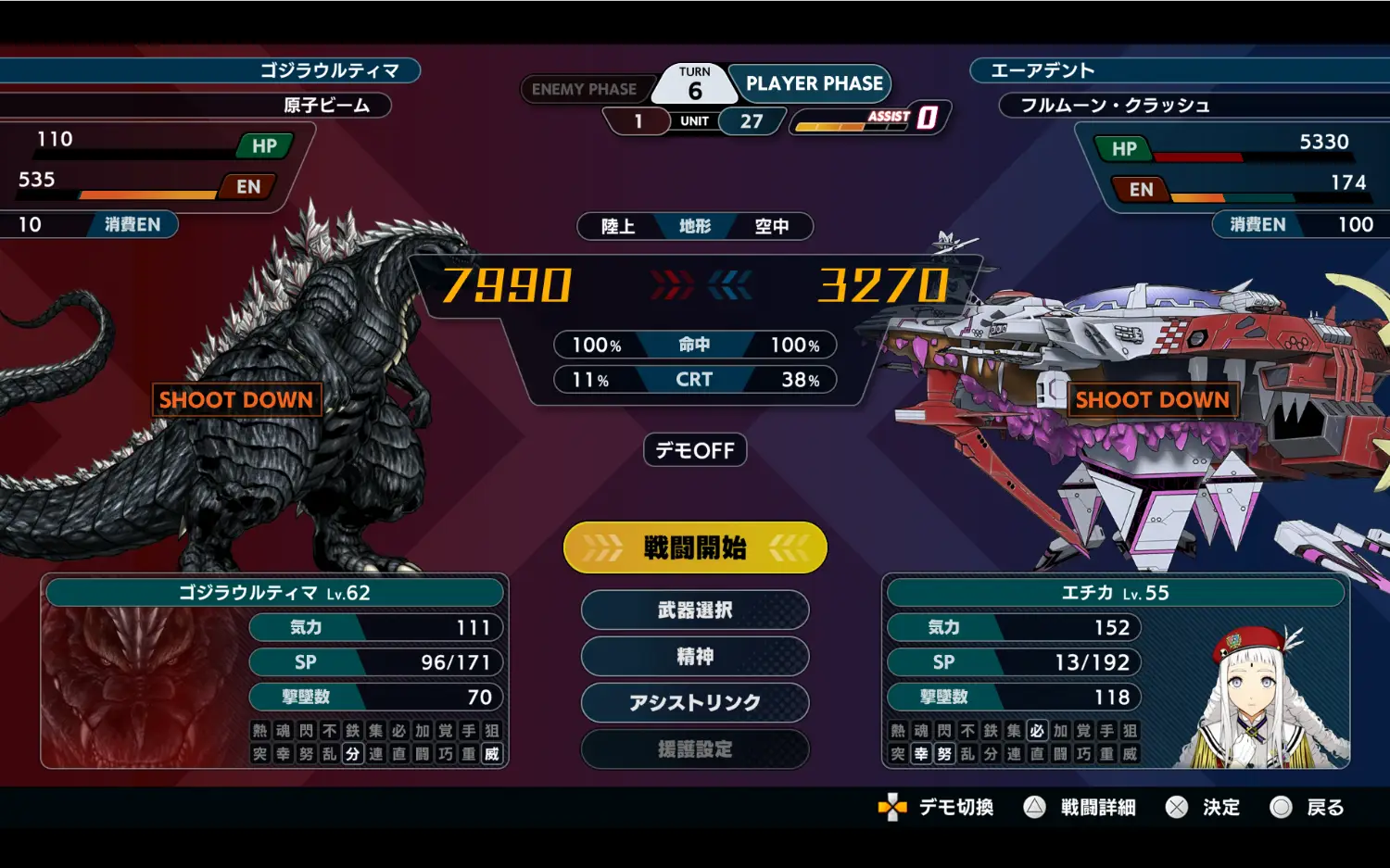The height and width of the screenshot is (868, 1390).
Task: Open the 援護設定 support settings
Action: [x=695, y=749]
